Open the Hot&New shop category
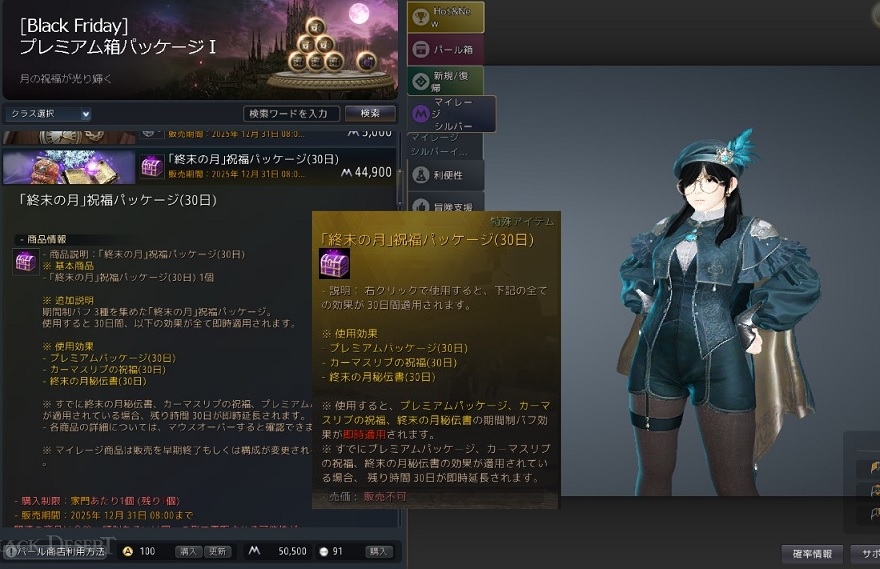The width and height of the screenshot is (880, 569). [x=445, y=17]
